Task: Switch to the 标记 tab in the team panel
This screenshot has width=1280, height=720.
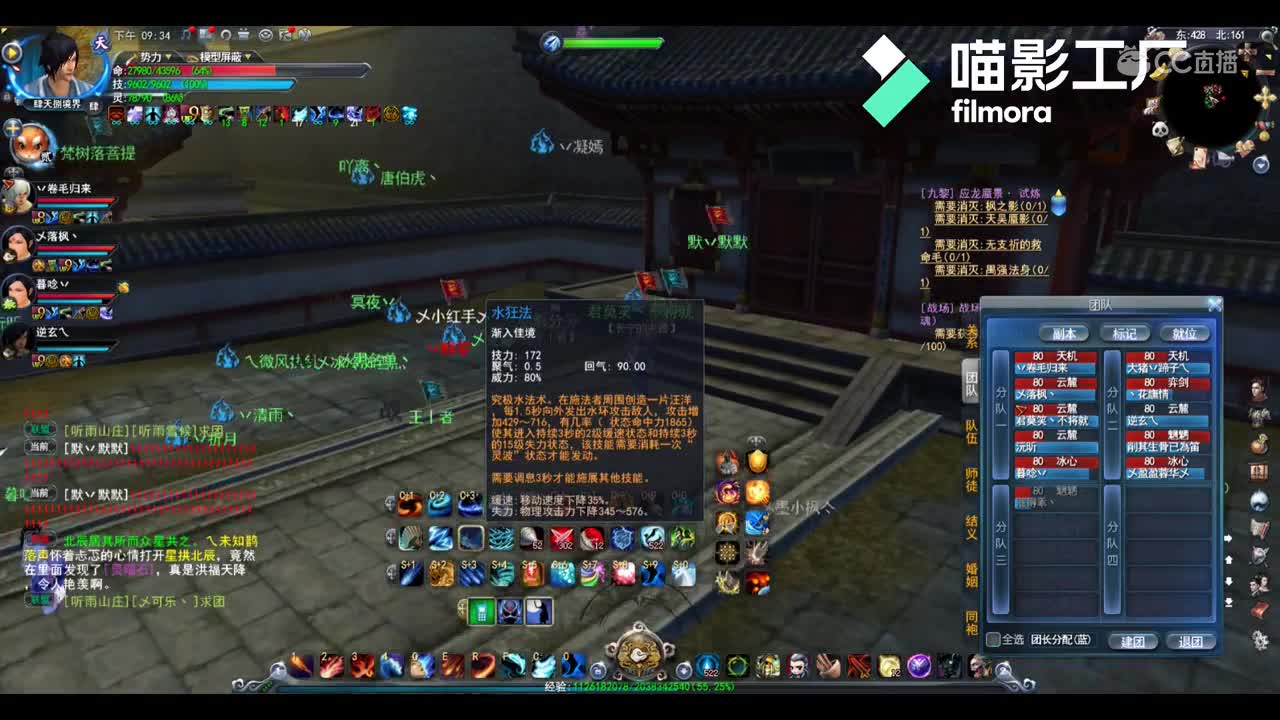Action: click(1125, 333)
